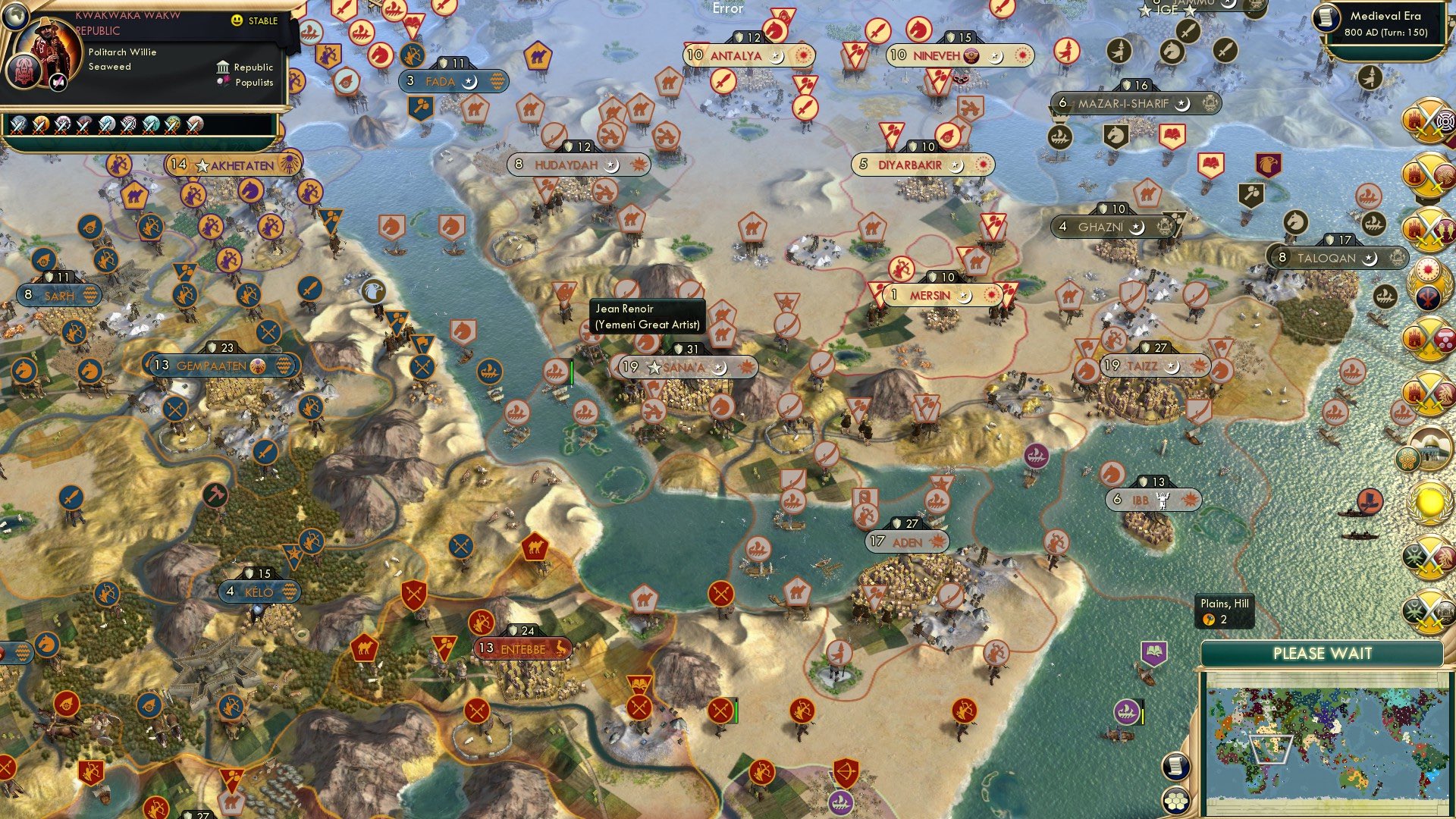The image size is (1456, 819).
Task: Click the Golden Age sun notification
Action: pos(1430,501)
